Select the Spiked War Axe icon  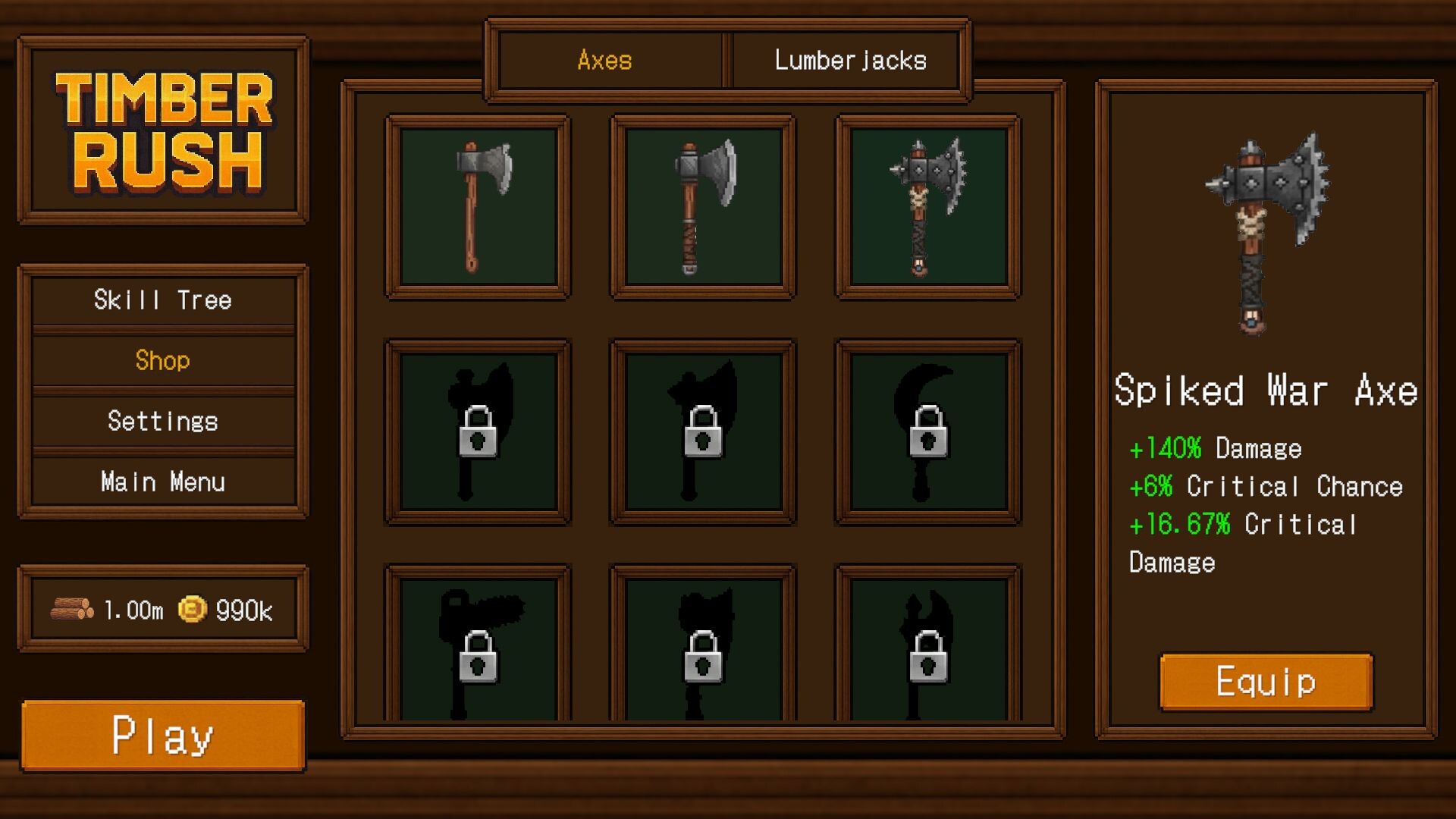(x=927, y=206)
